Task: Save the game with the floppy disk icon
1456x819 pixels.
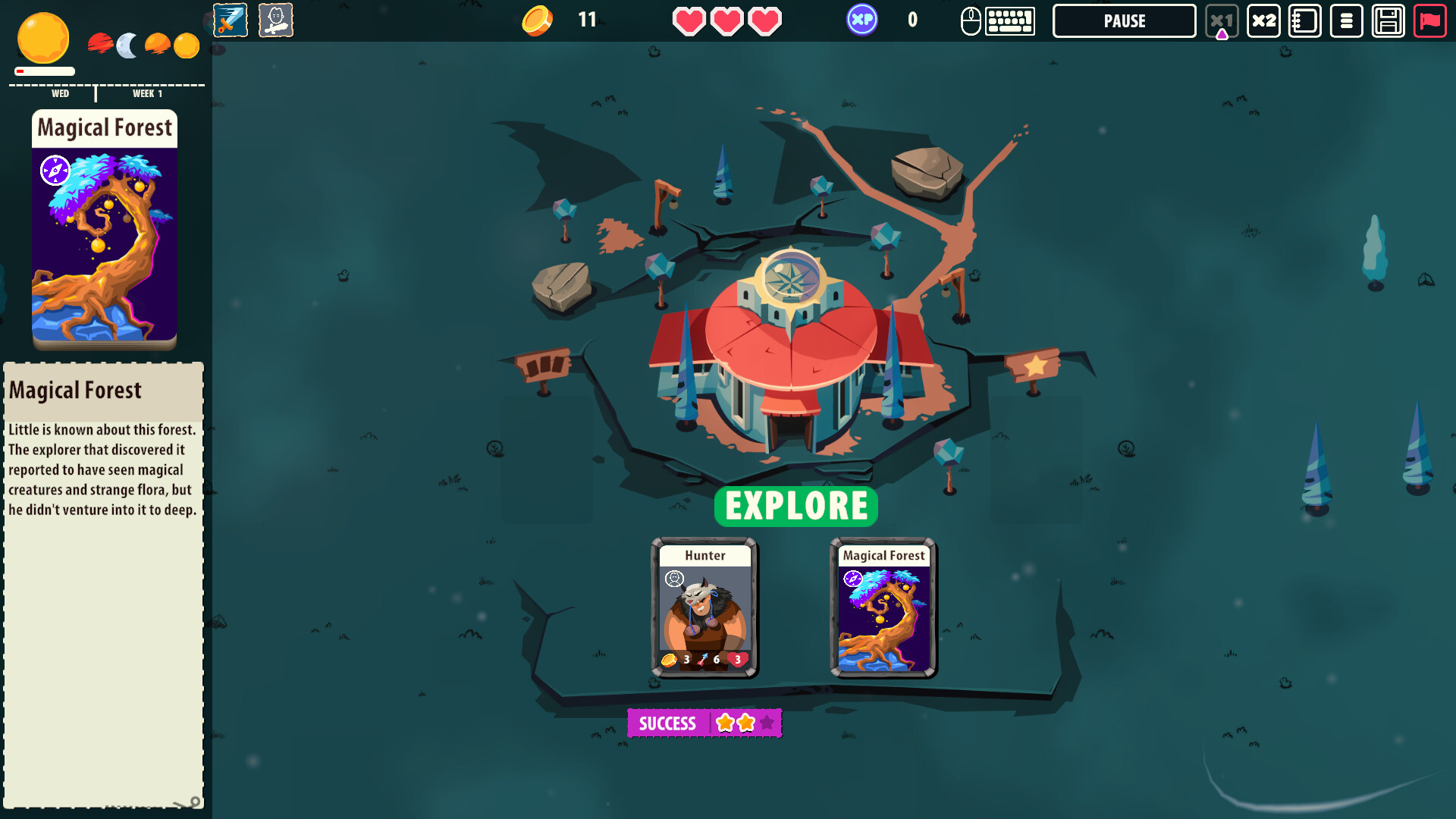Action: [1388, 20]
